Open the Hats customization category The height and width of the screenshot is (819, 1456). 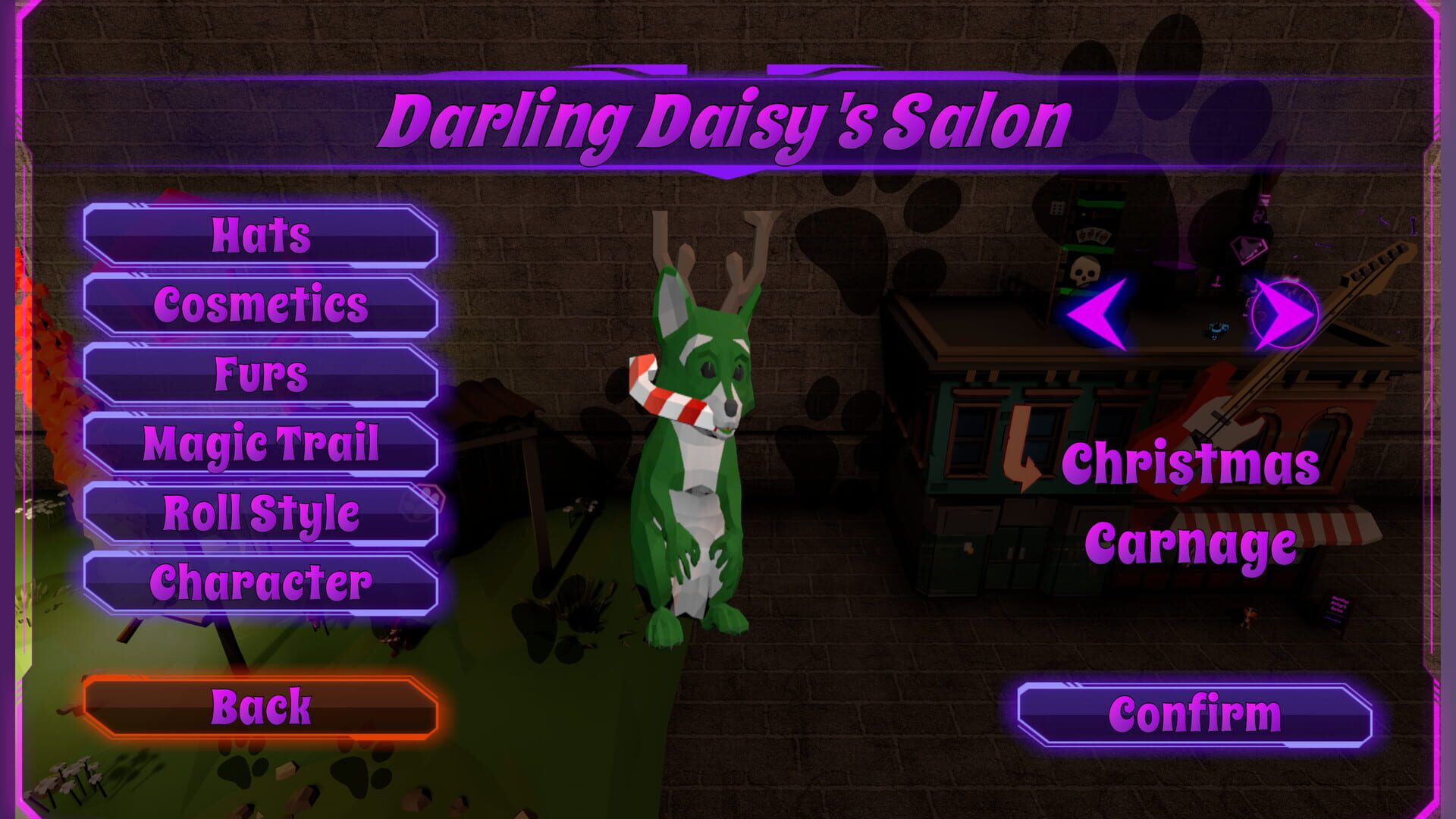(262, 237)
